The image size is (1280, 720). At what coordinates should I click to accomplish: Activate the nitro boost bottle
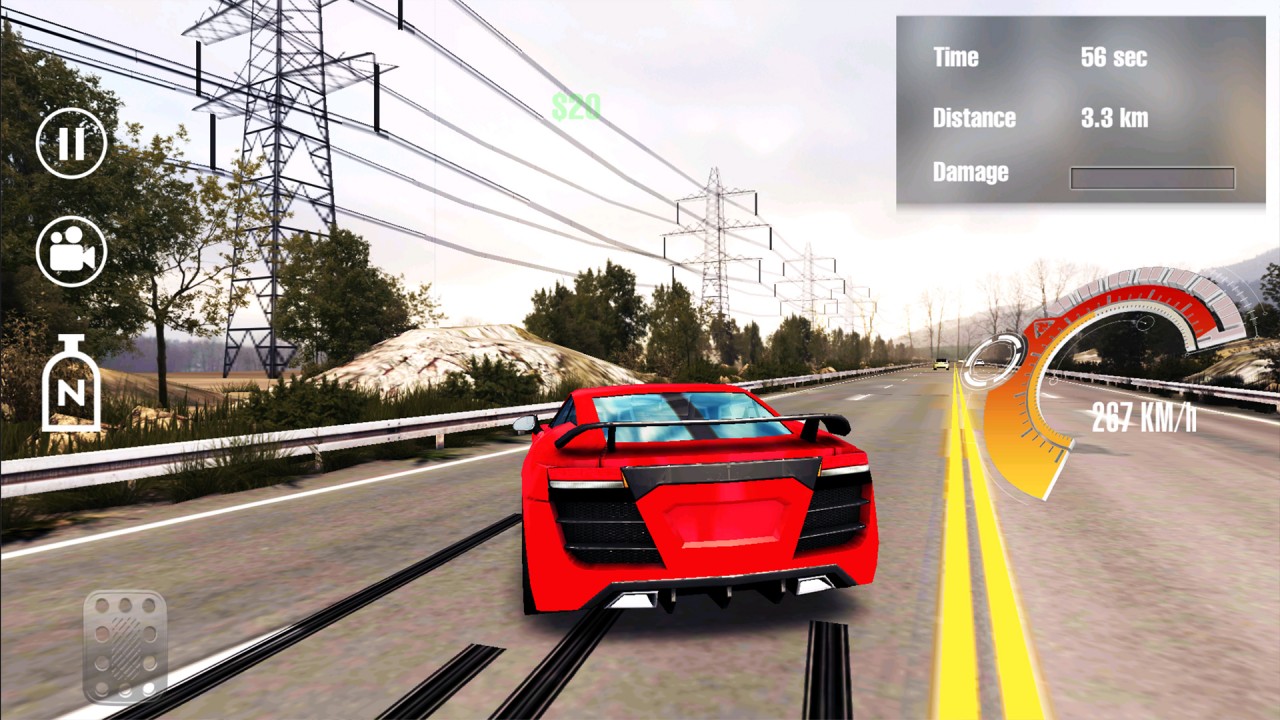pos(71,385)
